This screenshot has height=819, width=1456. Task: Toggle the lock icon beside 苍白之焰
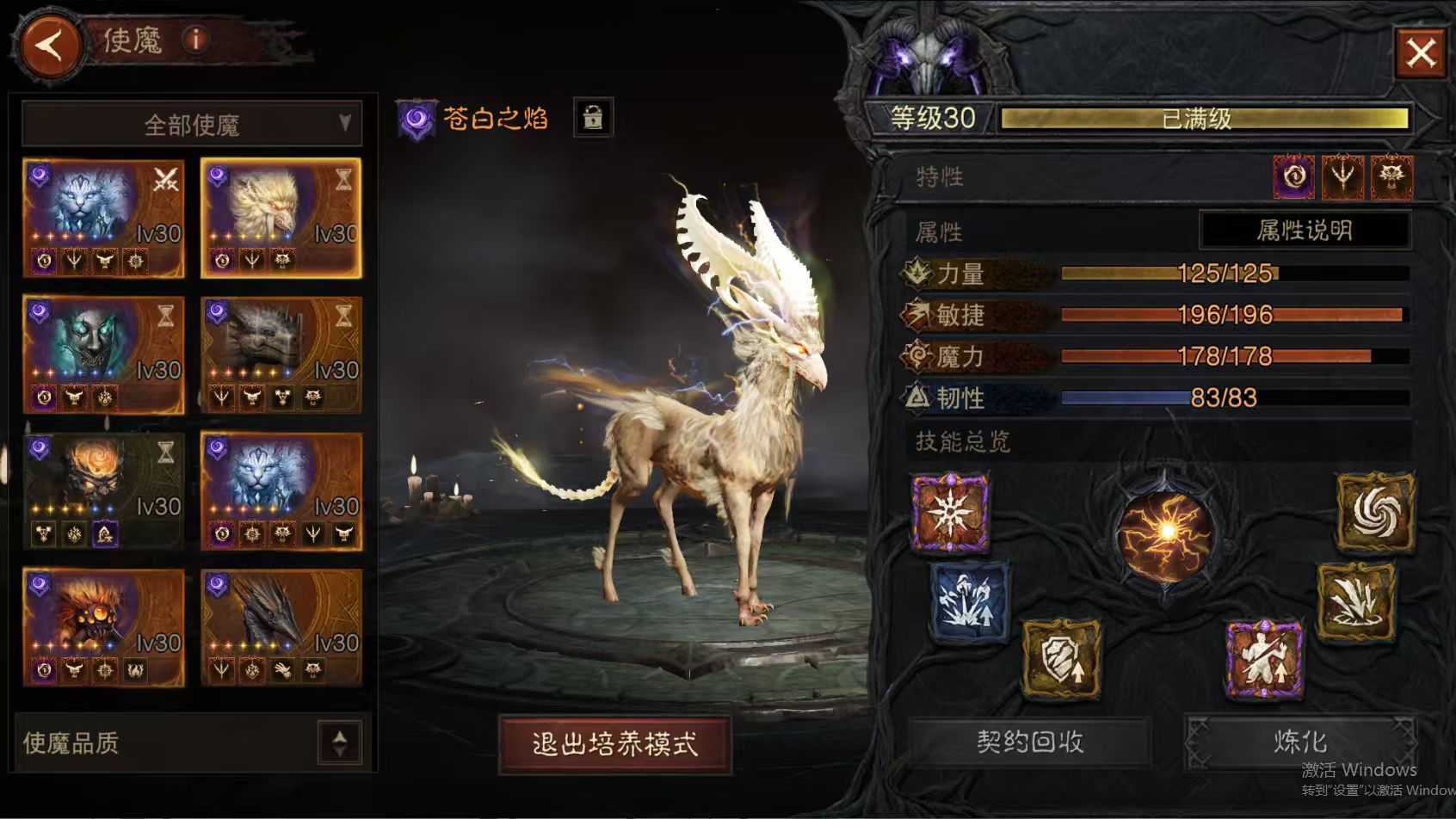click(593, 118)
